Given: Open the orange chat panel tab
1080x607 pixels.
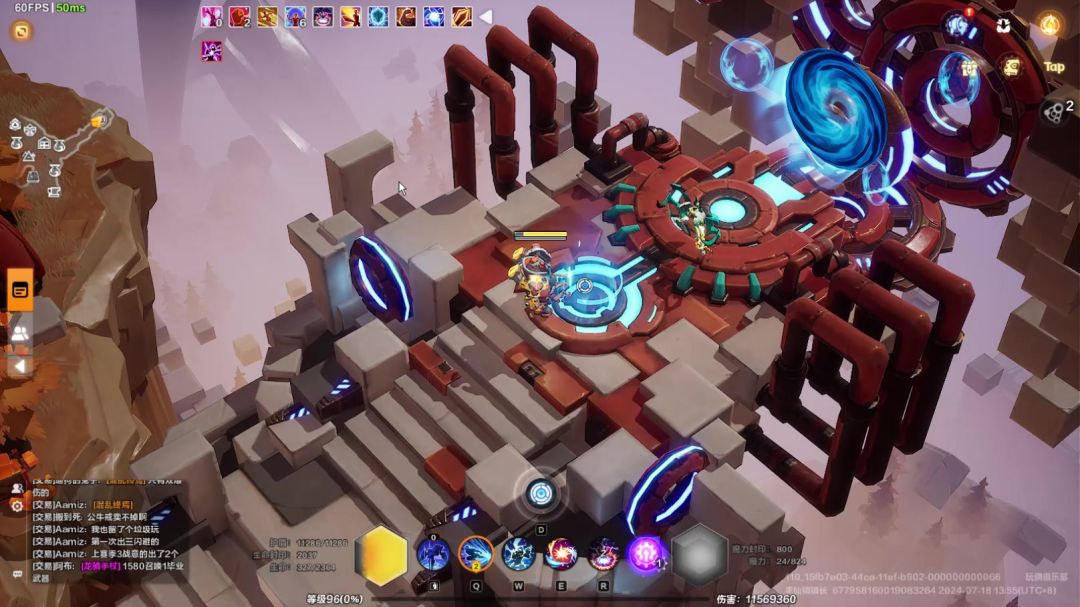Looking at the screenshot, I should (x=20, y=290).
